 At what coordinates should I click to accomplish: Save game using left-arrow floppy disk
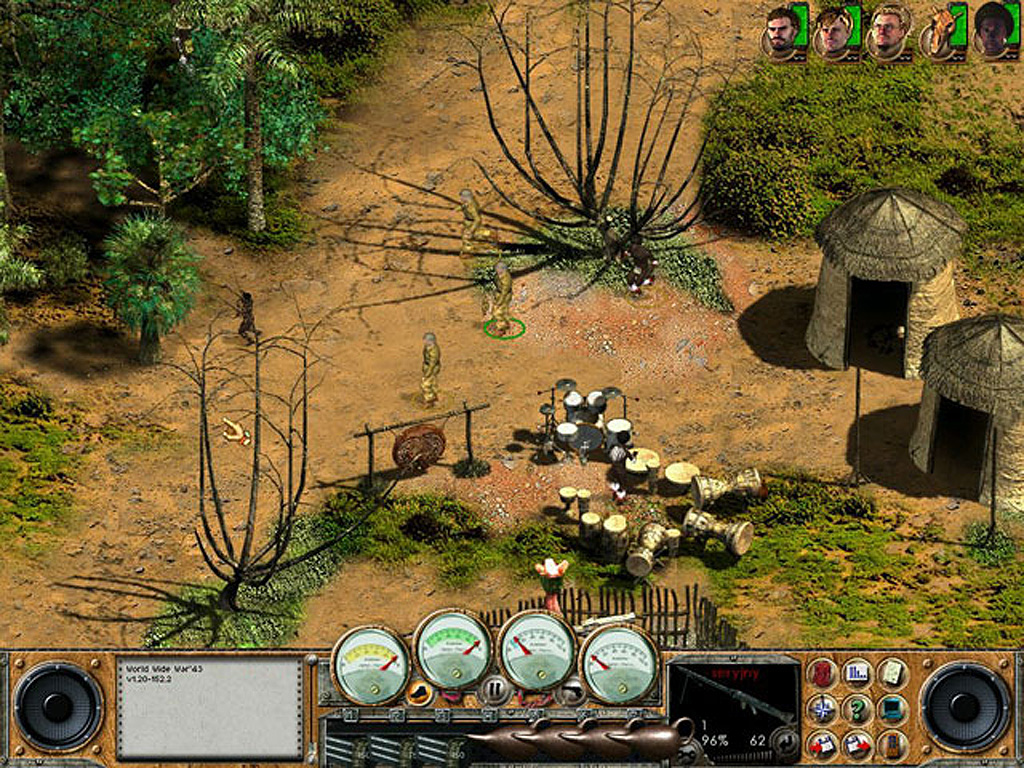click(x=822, y=744)
